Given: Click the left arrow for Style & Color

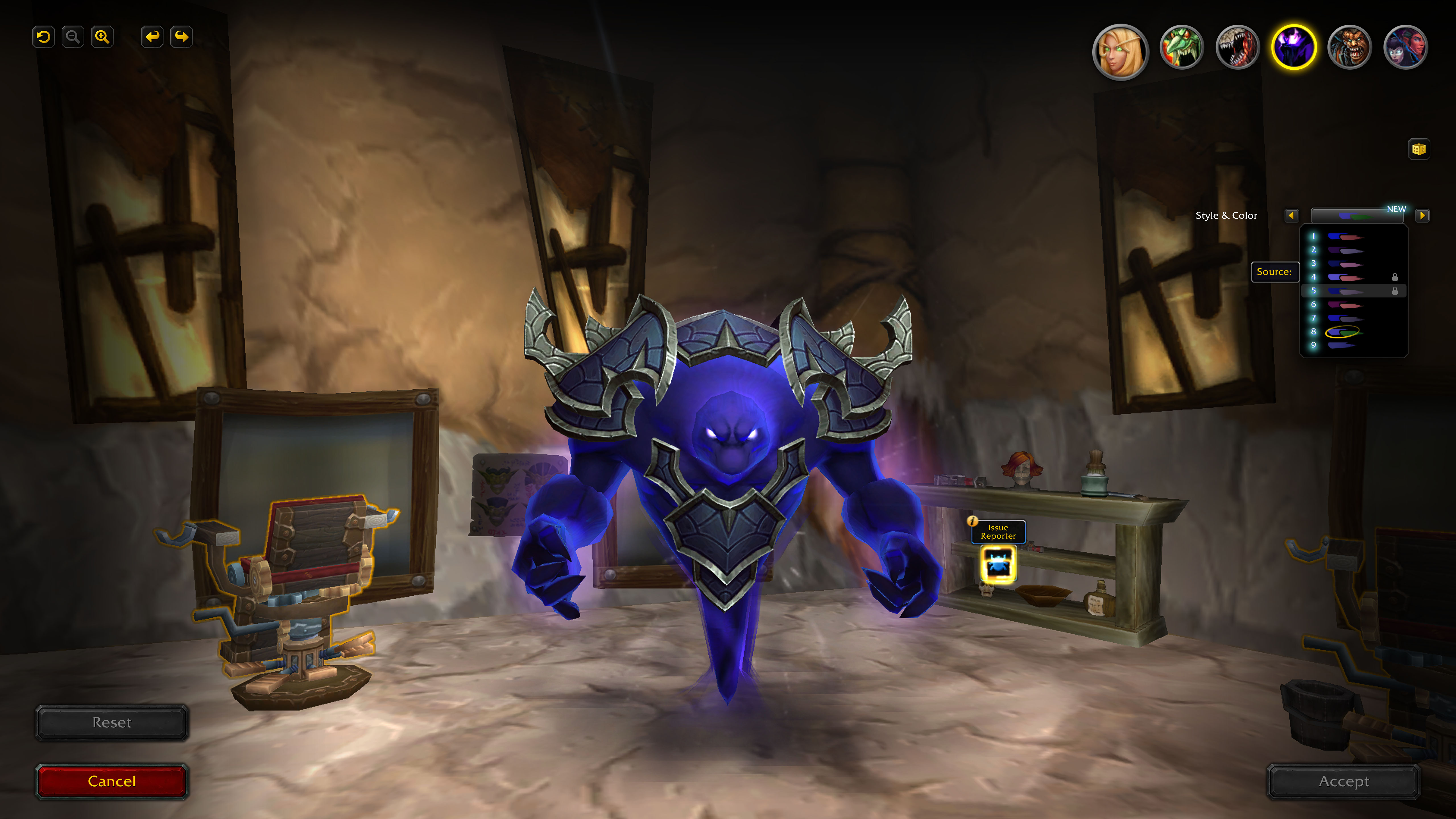Looking at the screenshot, I should 1292,216.
